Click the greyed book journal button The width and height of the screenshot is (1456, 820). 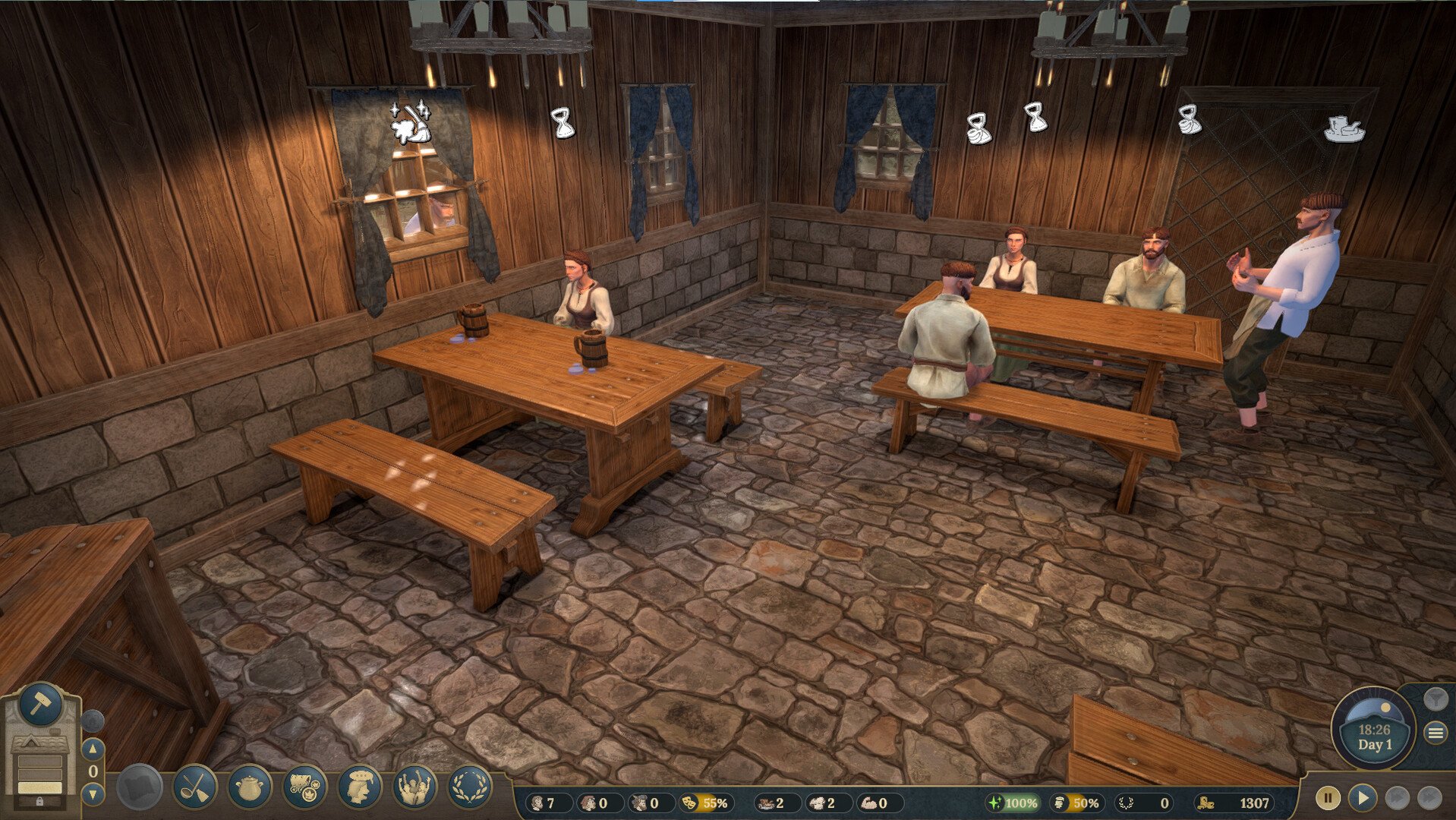click(x=140, y=787)
